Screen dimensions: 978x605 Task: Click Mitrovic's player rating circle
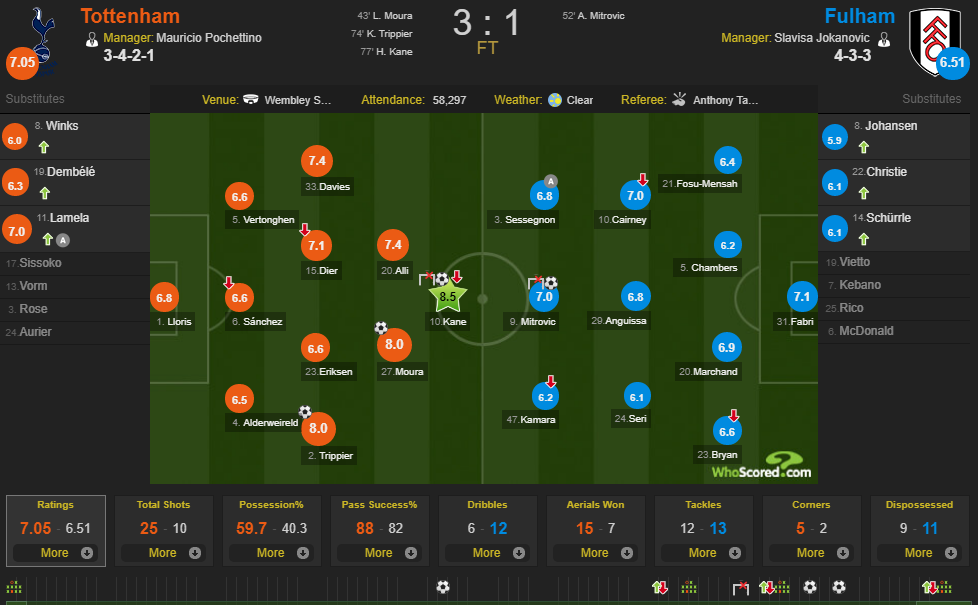tap(544, 296)
